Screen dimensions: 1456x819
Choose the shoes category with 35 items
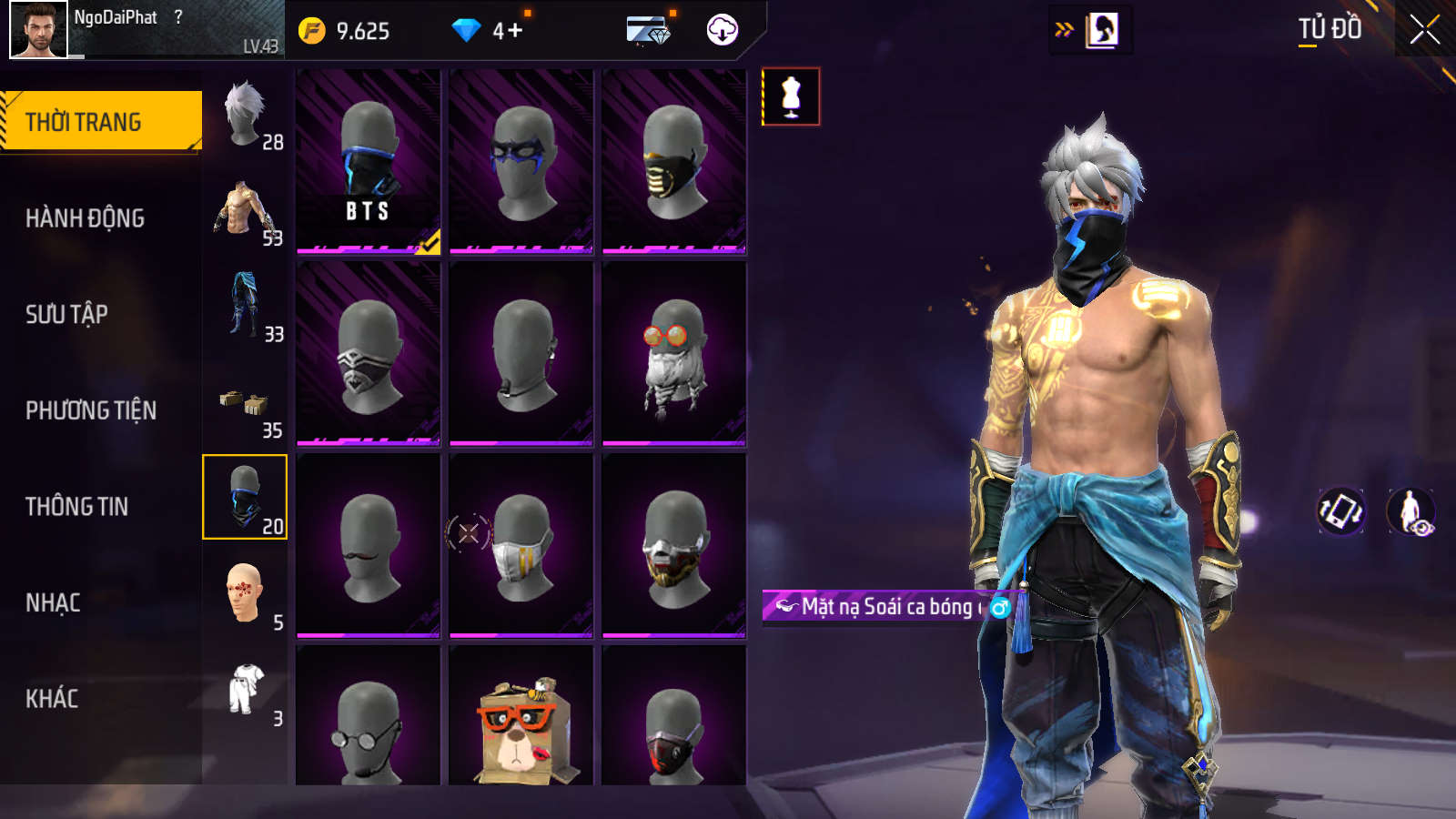coord(246,404)
